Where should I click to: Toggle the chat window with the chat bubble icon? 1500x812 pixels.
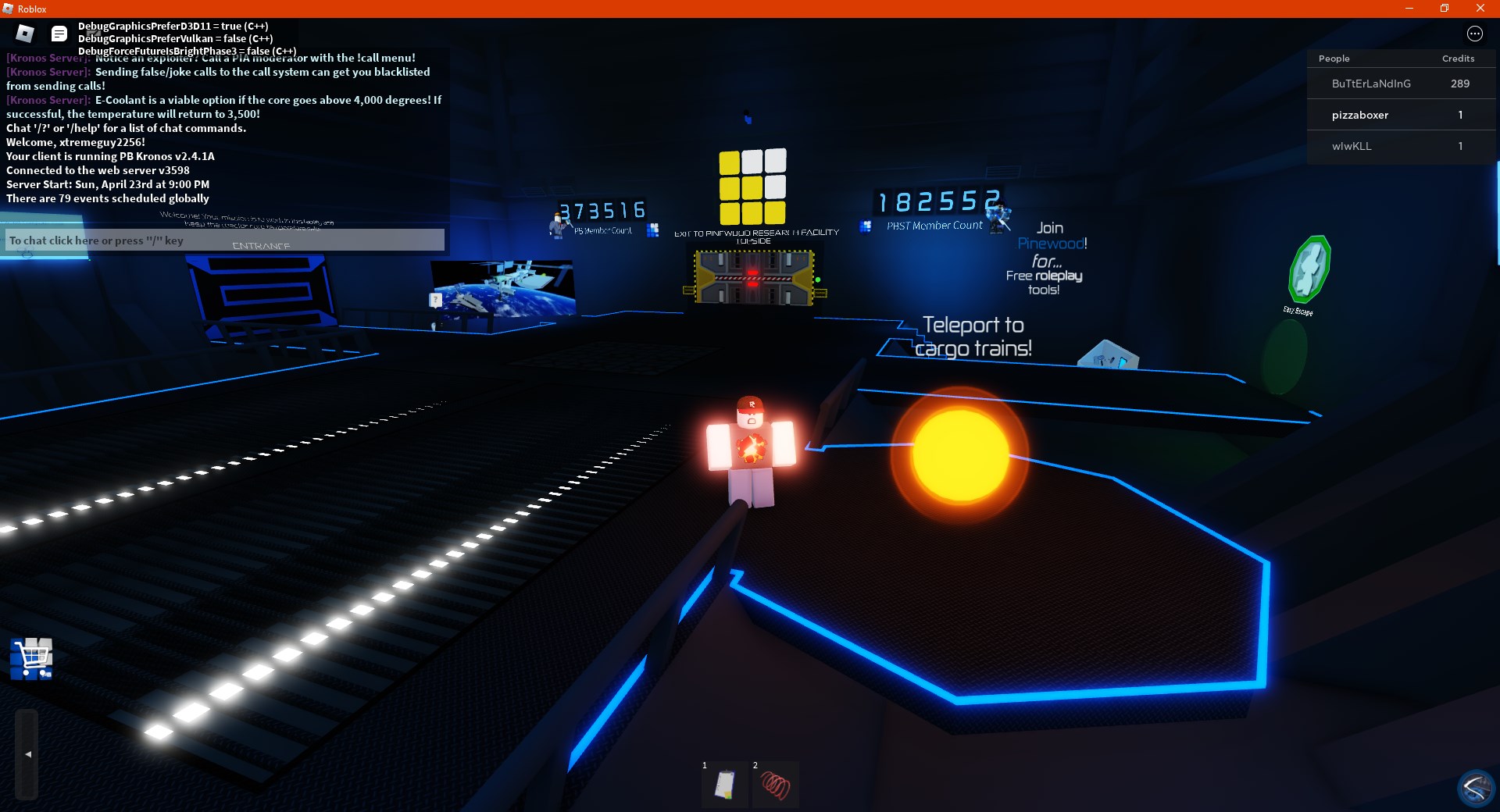click(x=59, y=34)
